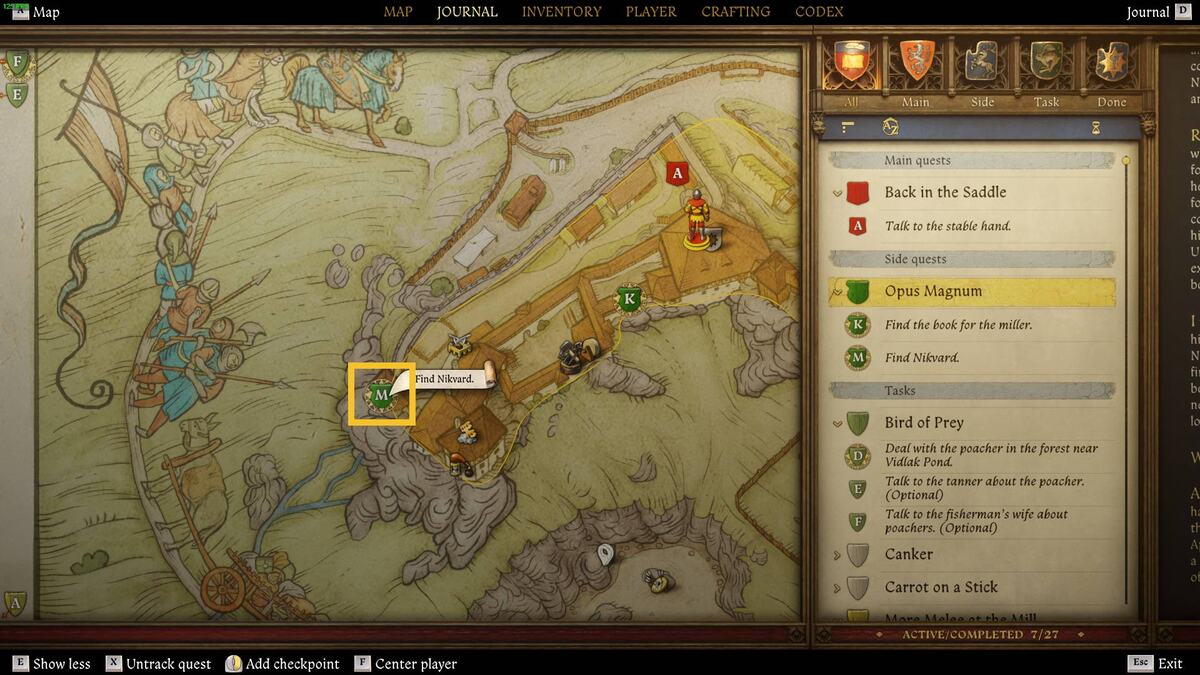Select the Journal tab
The image size is (1200, 675).
point(467,12)
